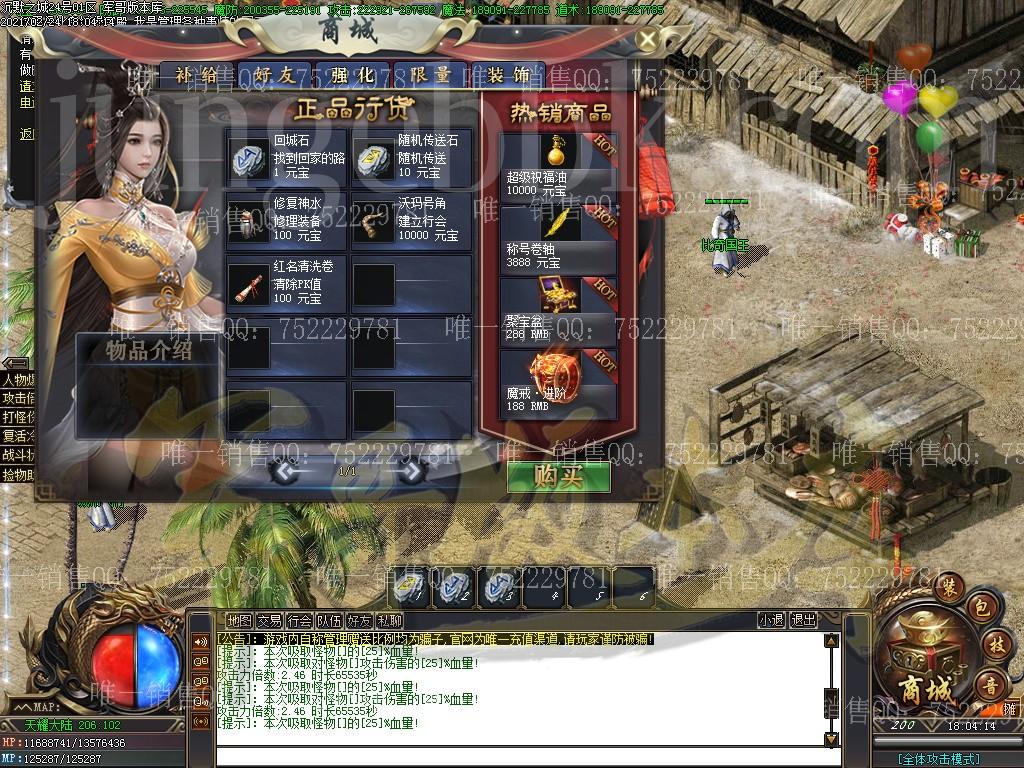Select the 红名清洗卷 scroll item
Image resolution: width=1024 pixels, height=768 pixels.
click(286, 284)
